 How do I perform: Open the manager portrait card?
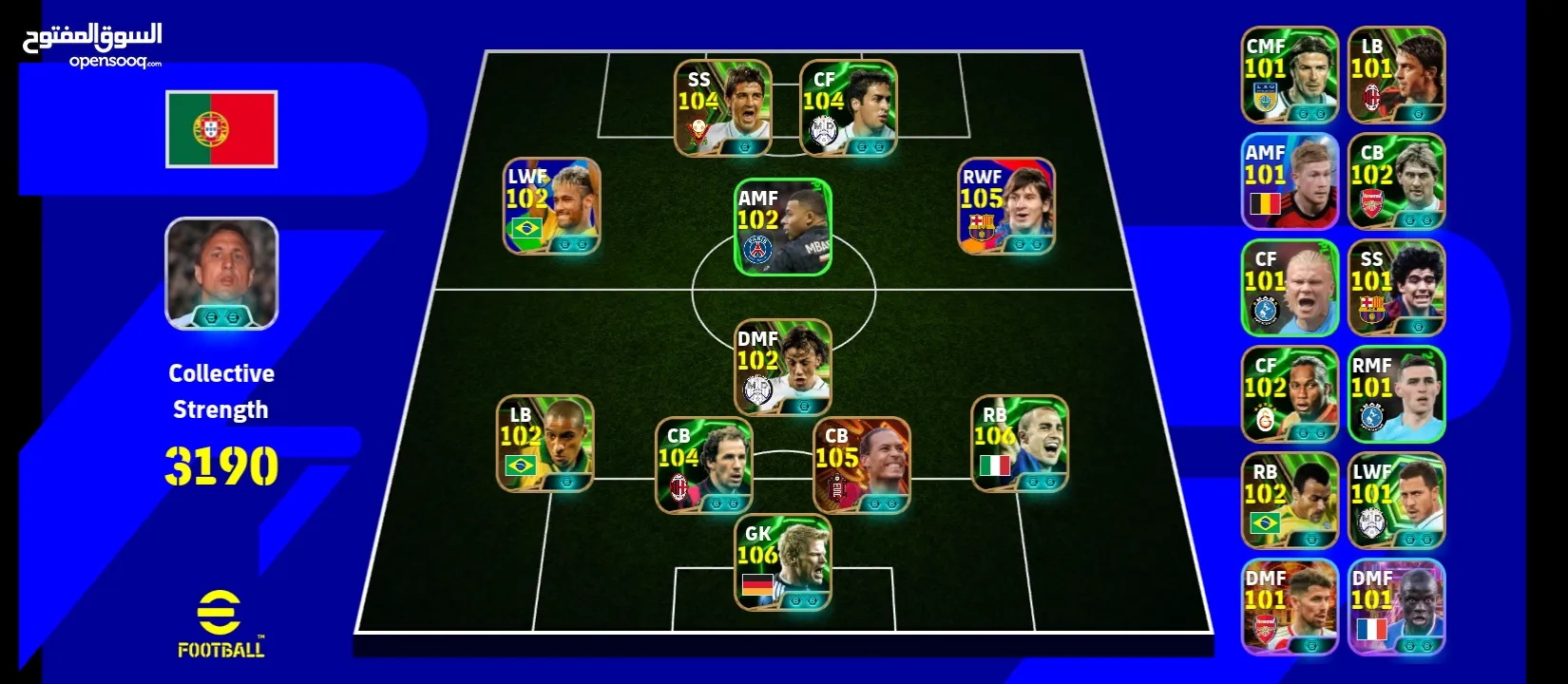[x=221, y=274]
